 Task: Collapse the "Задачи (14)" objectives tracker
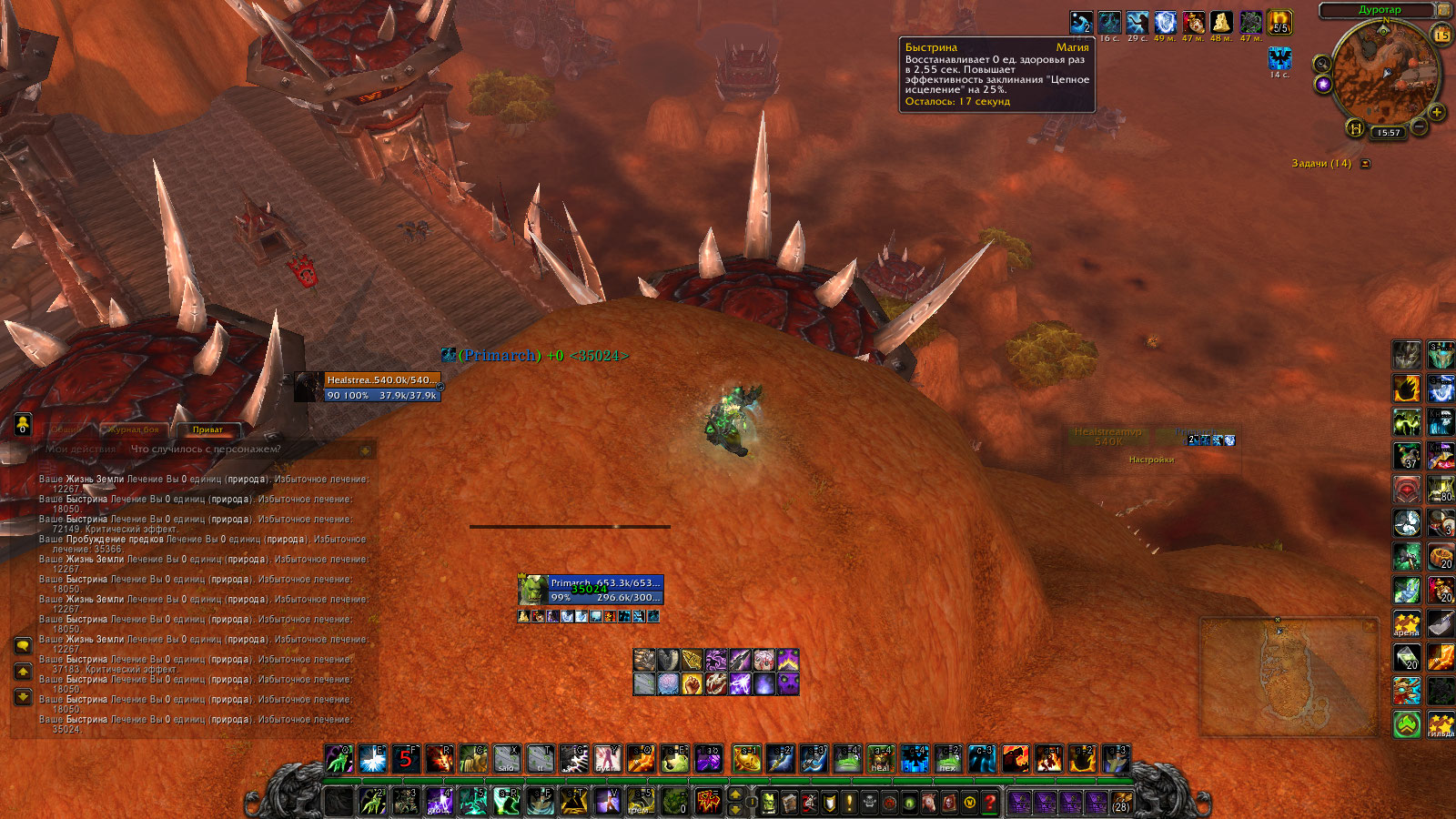[1365, 164]
